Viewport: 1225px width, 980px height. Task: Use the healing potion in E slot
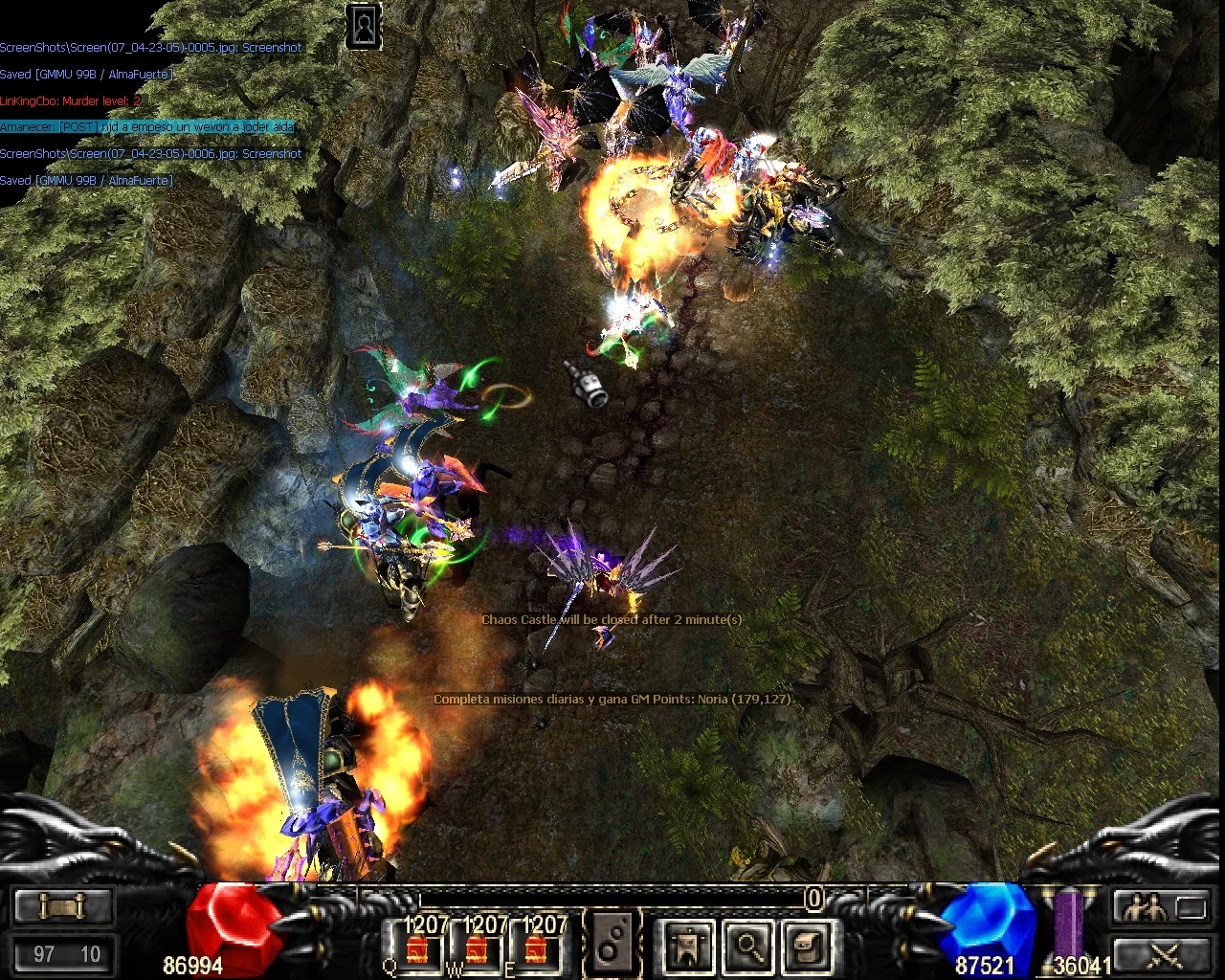pyautogui.click(x=536, y=948)
